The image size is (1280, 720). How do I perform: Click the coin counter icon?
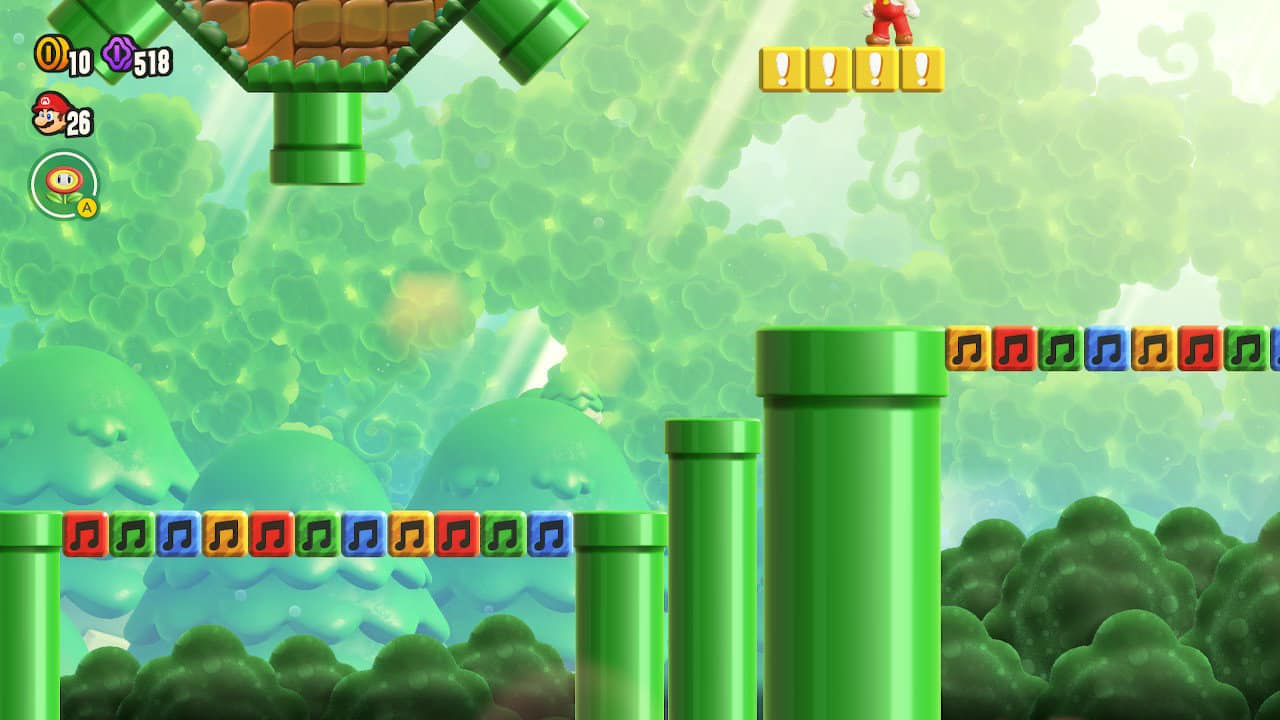coord(52,53)
